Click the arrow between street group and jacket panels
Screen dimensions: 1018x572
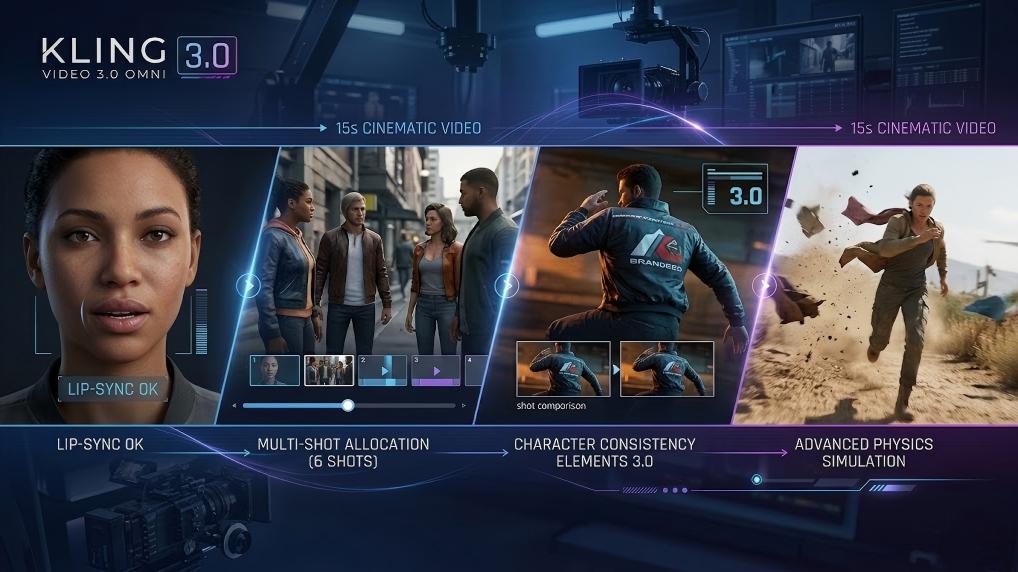click(506, 286)
